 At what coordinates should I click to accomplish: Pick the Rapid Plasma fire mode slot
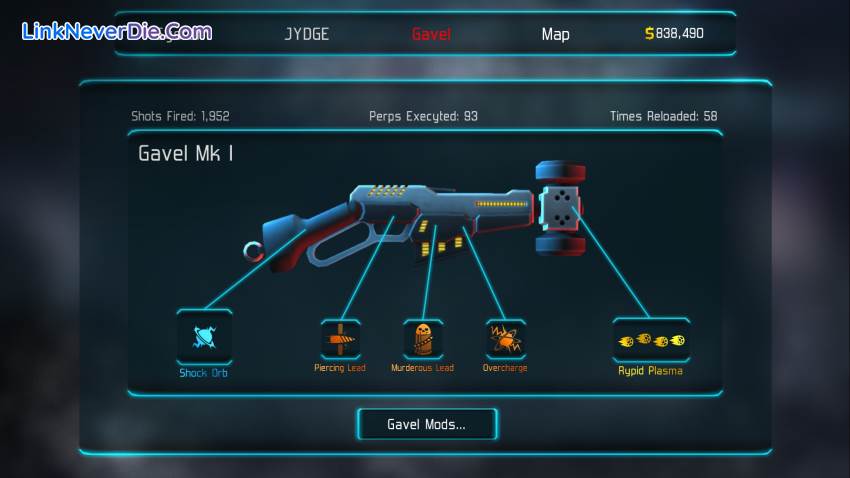click(651, 340)
